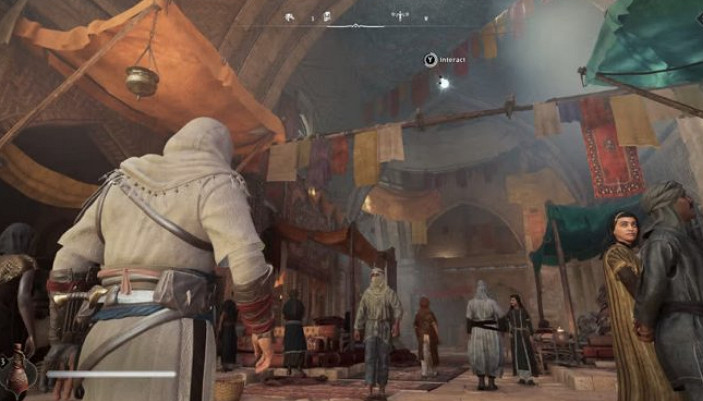This screenshot has width=703, height=401.
Task: Select the glowing white interaction marker dot
Action: 443,82
